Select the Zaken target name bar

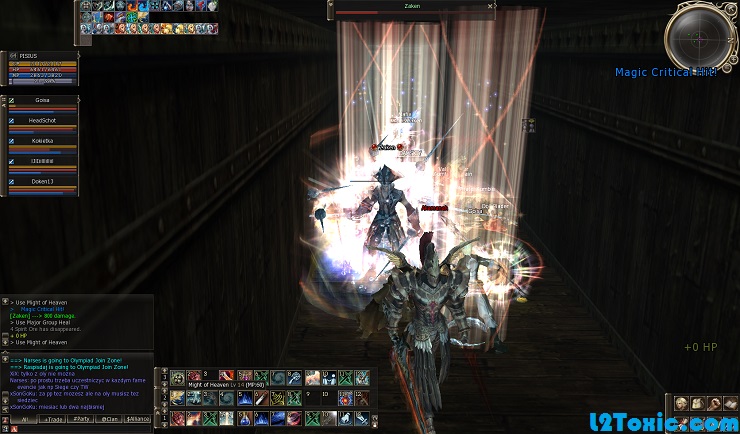(410, 6)
